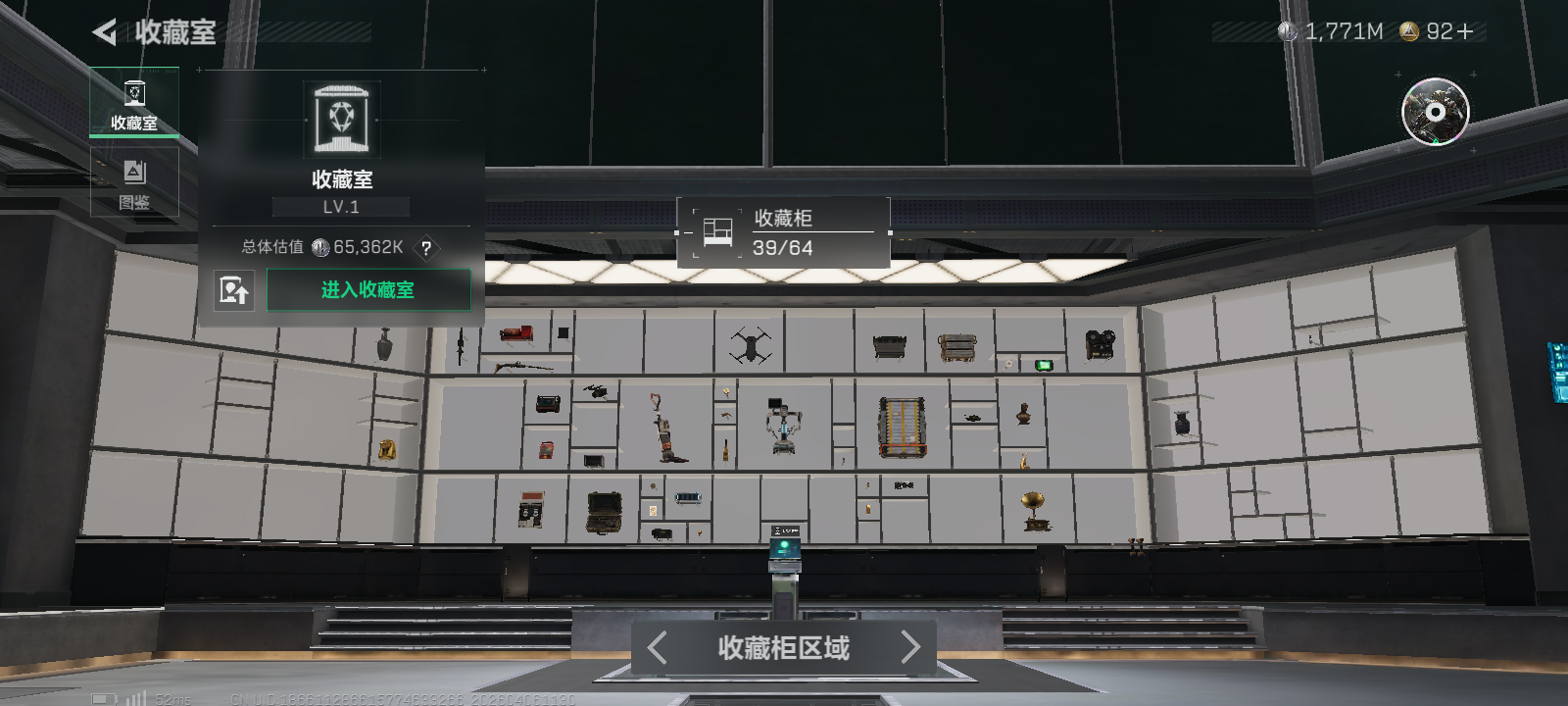Click the left arrow beside 收藏柜区域

(x=658, y=648)
